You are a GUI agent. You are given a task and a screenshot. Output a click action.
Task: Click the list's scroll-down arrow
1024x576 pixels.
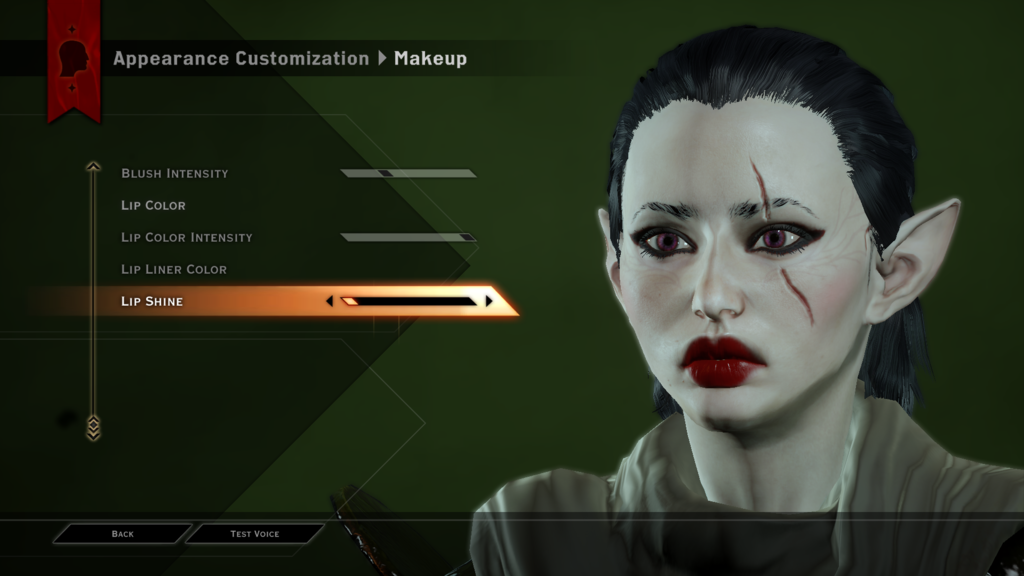(x=93, y=428)
